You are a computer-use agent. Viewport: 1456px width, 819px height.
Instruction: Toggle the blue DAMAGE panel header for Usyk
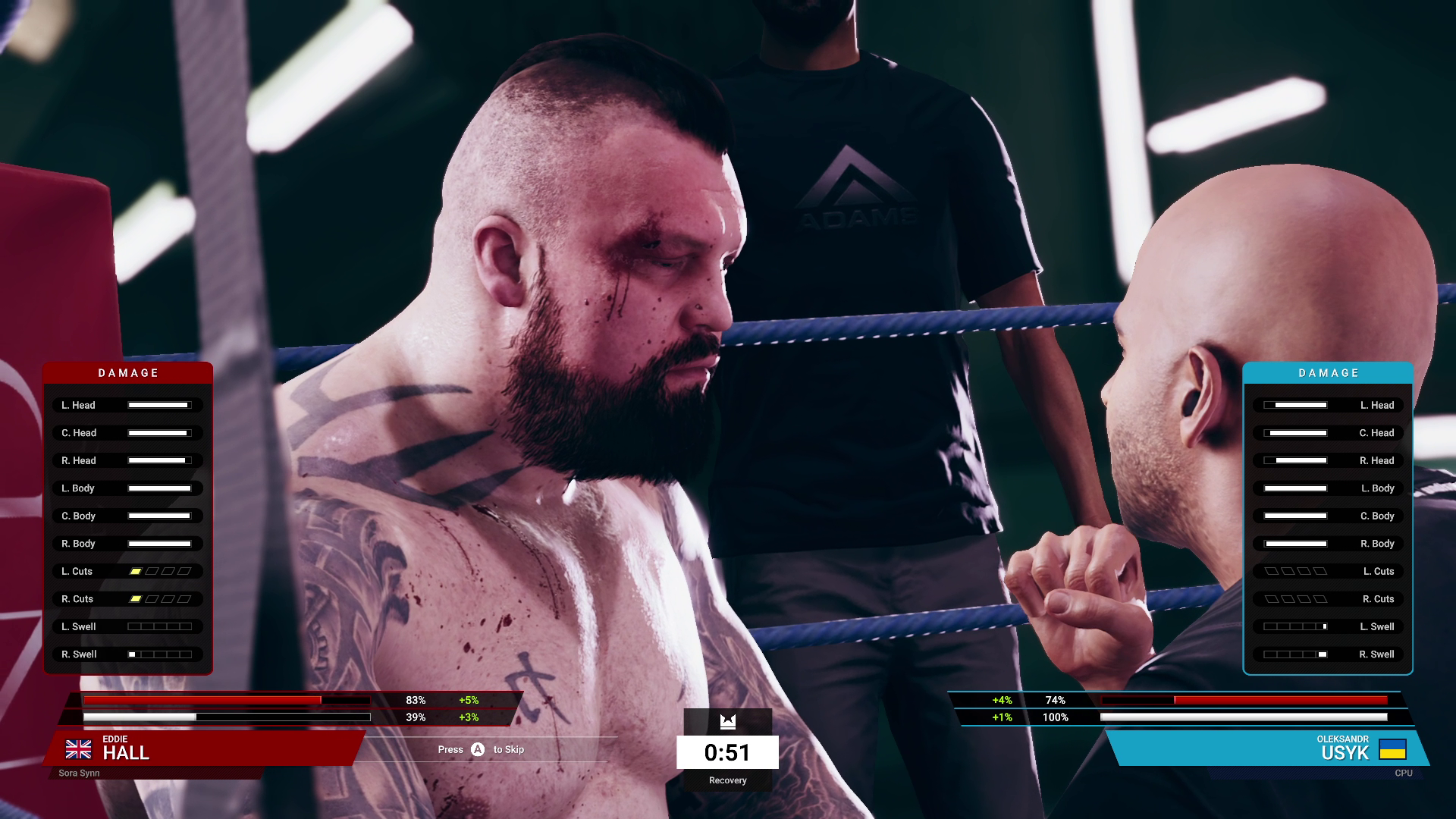click(1327, 372)
